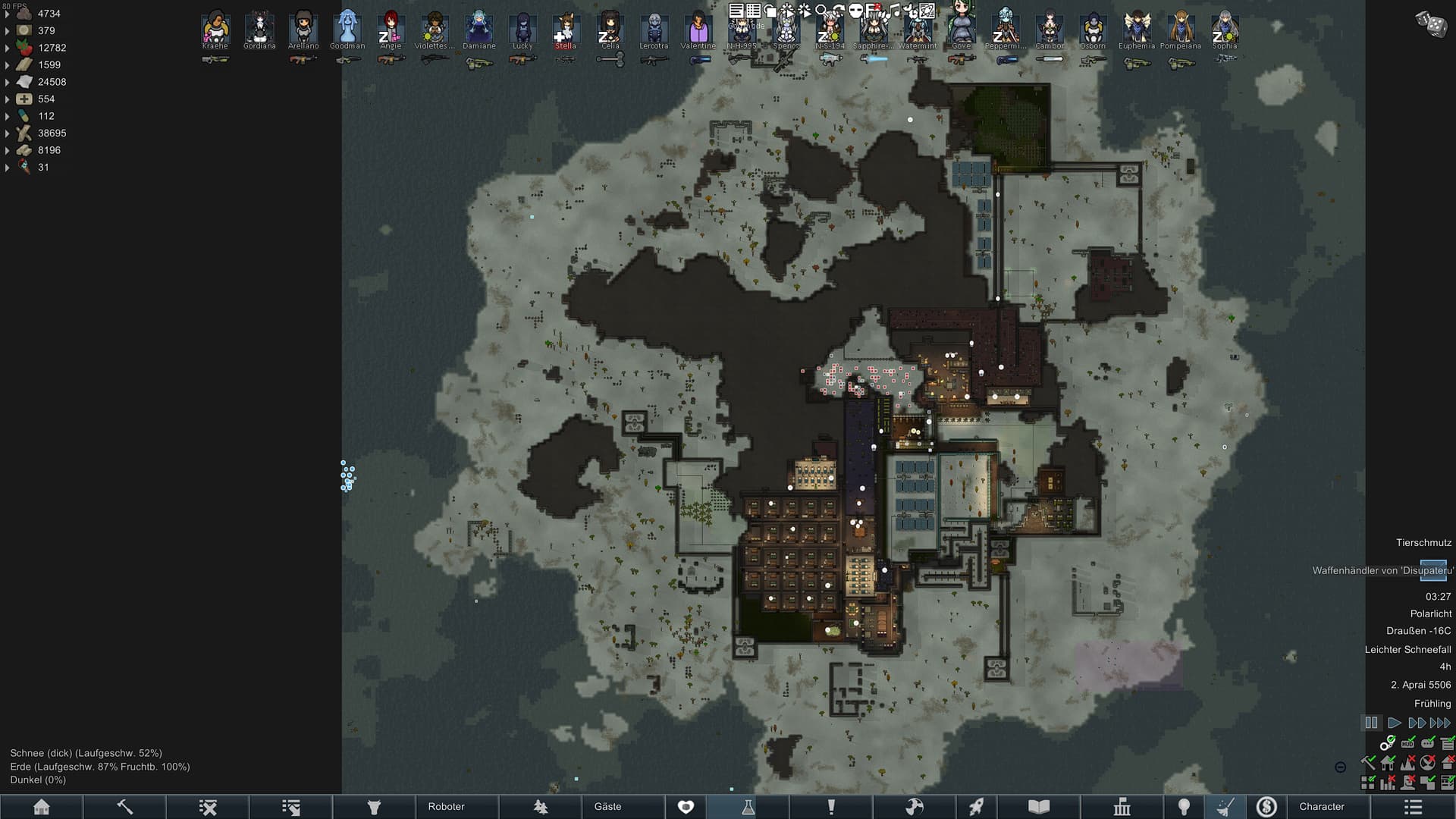Screen dimensions: 1456x819
Task: Open the flask research tab
Action: [748, 807]
